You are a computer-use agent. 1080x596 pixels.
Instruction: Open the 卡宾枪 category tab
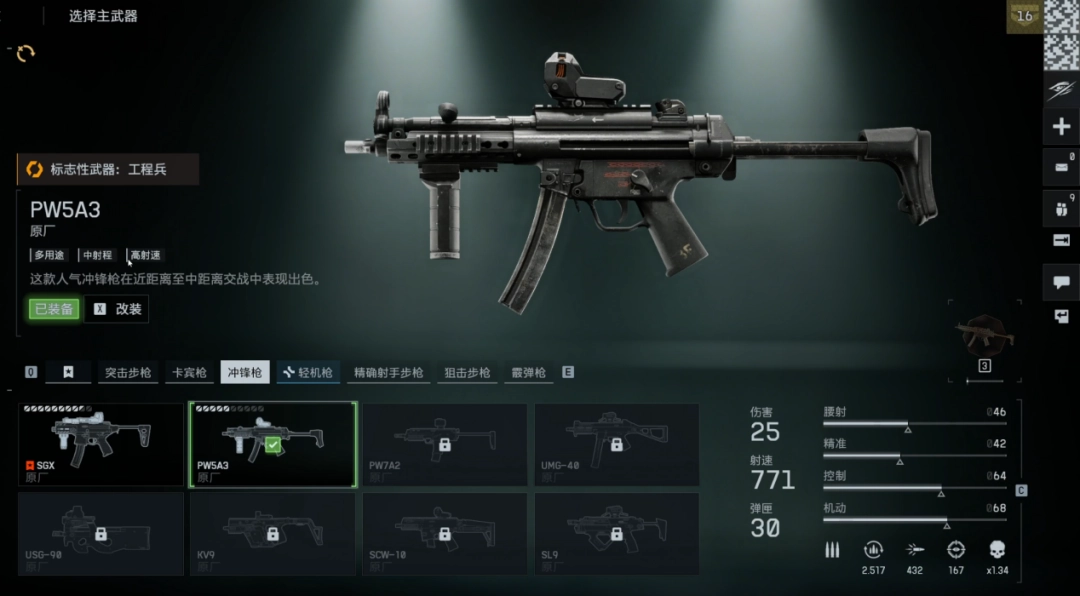[188, 373]
